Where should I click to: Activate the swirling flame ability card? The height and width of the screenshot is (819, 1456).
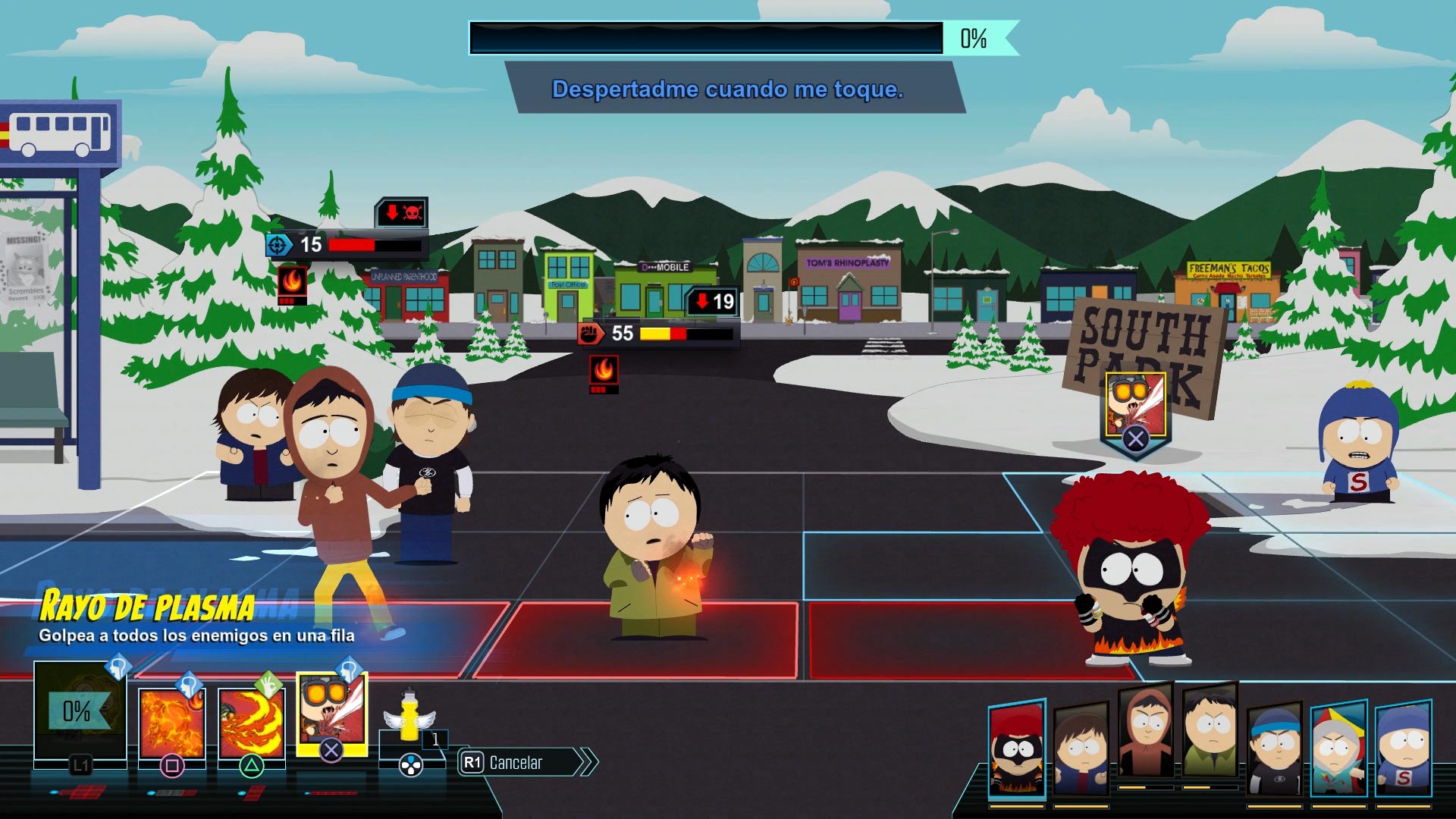click(x=251, y=723)
